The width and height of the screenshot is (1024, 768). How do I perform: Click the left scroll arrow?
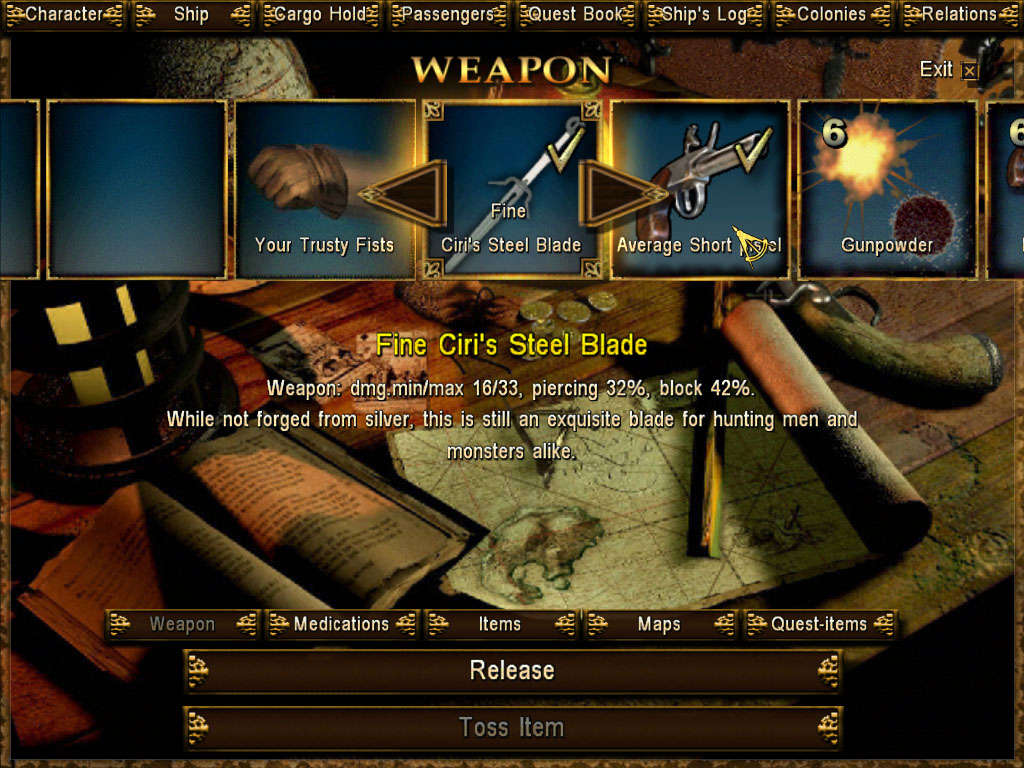[x=402, y=193]
